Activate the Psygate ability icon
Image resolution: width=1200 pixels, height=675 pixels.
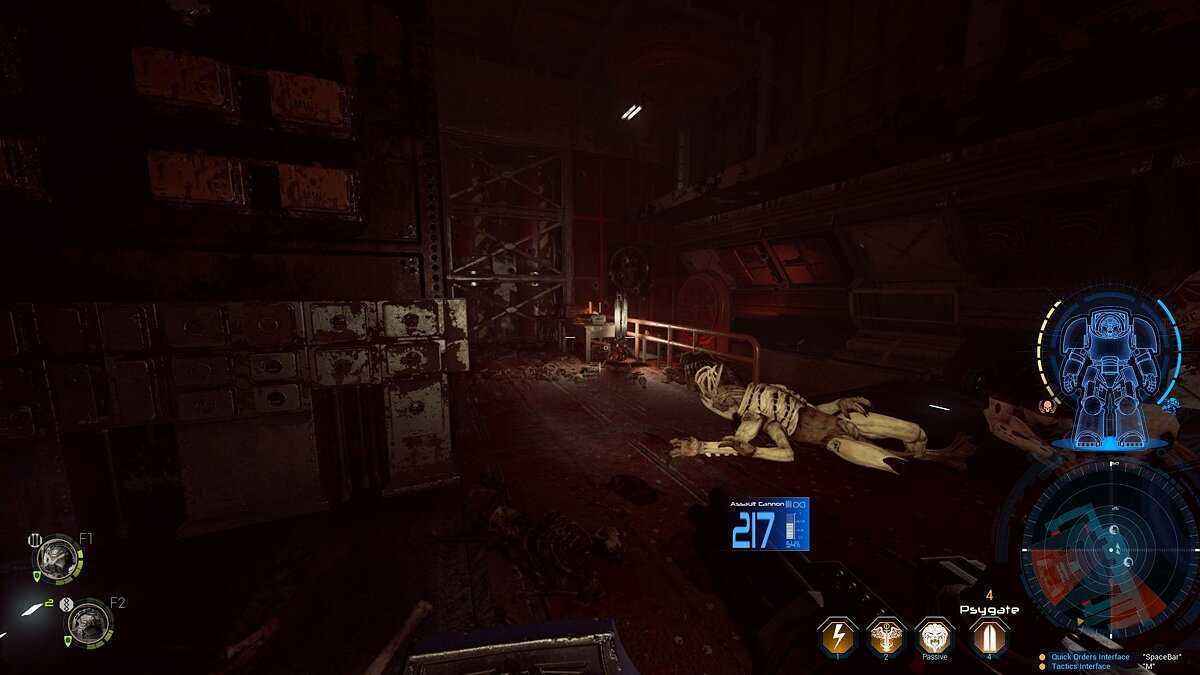coord(987,635)
